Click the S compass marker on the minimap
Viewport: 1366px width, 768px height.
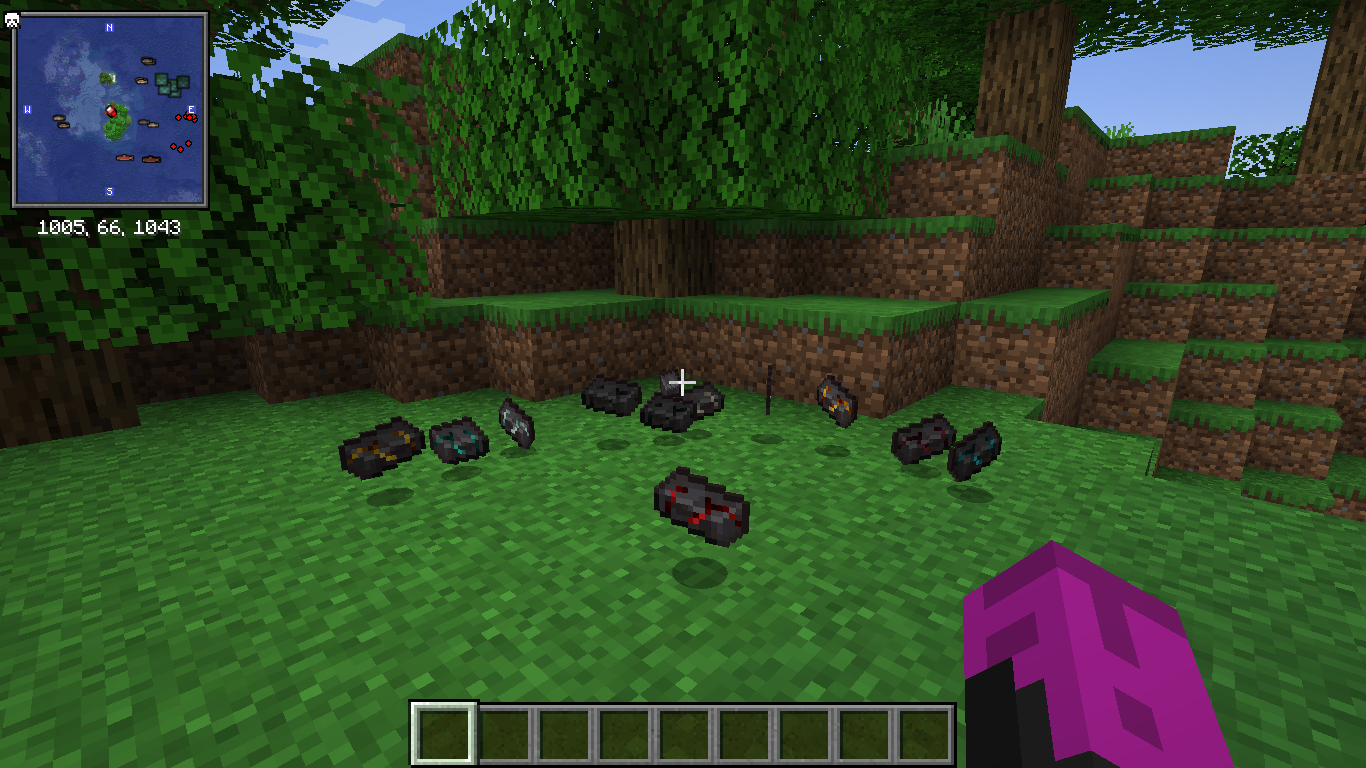109,190
